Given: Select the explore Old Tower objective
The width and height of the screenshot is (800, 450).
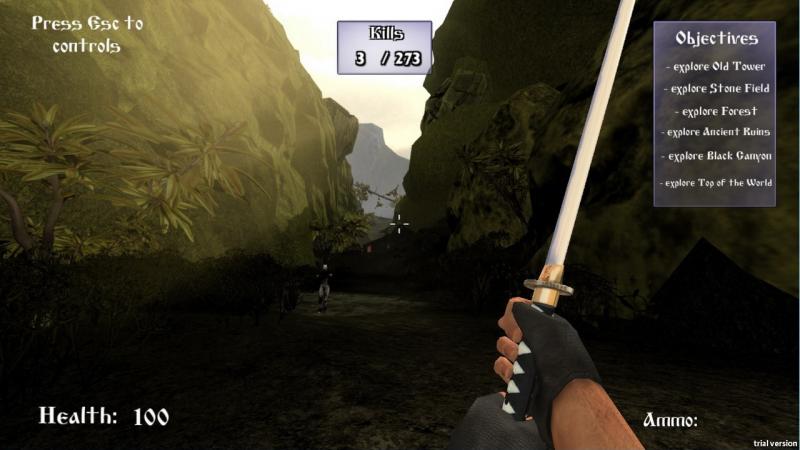Looking at the screenshot, I should click(716, 67).
